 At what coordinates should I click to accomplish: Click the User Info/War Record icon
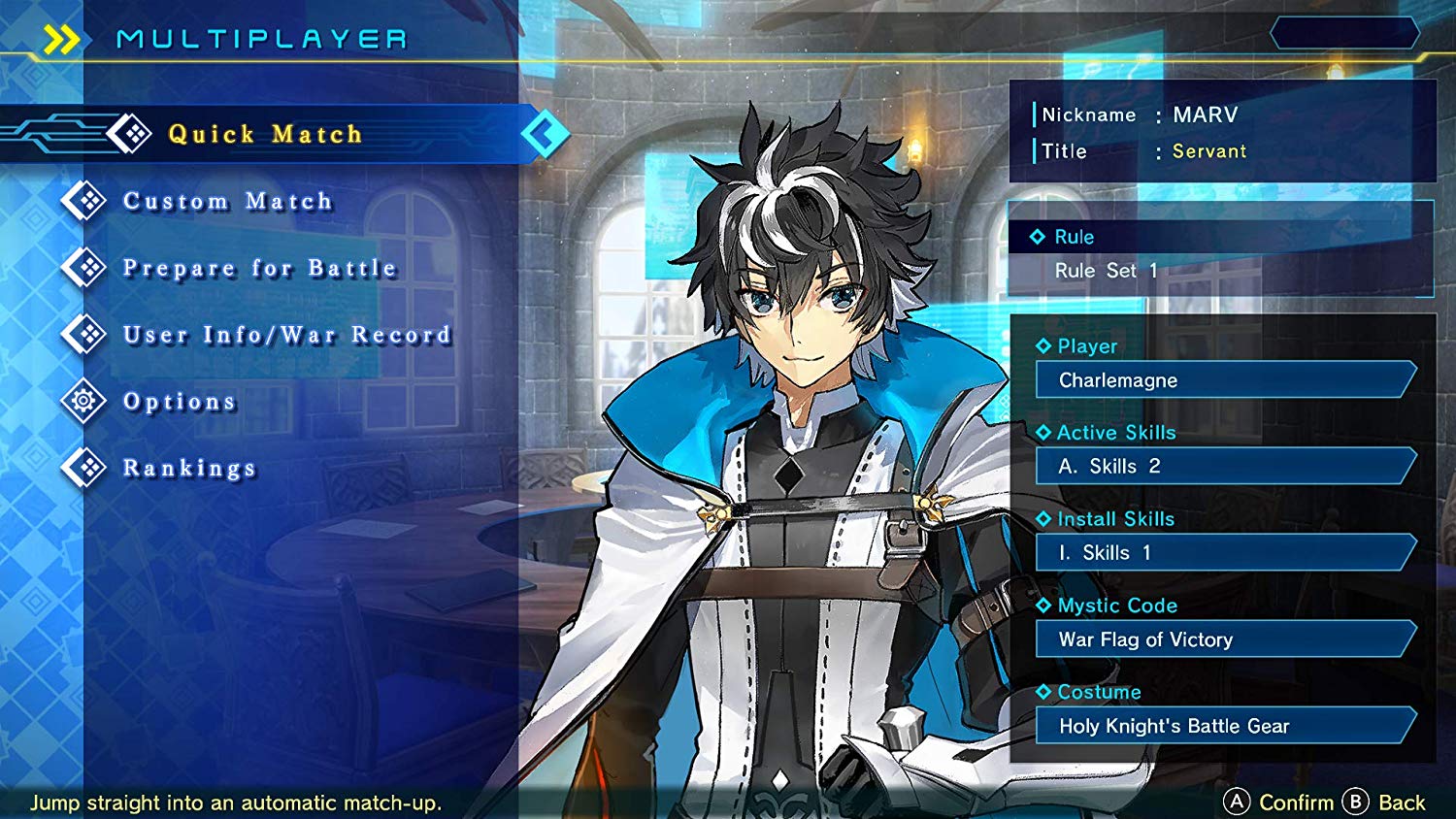tap(84, 334)
